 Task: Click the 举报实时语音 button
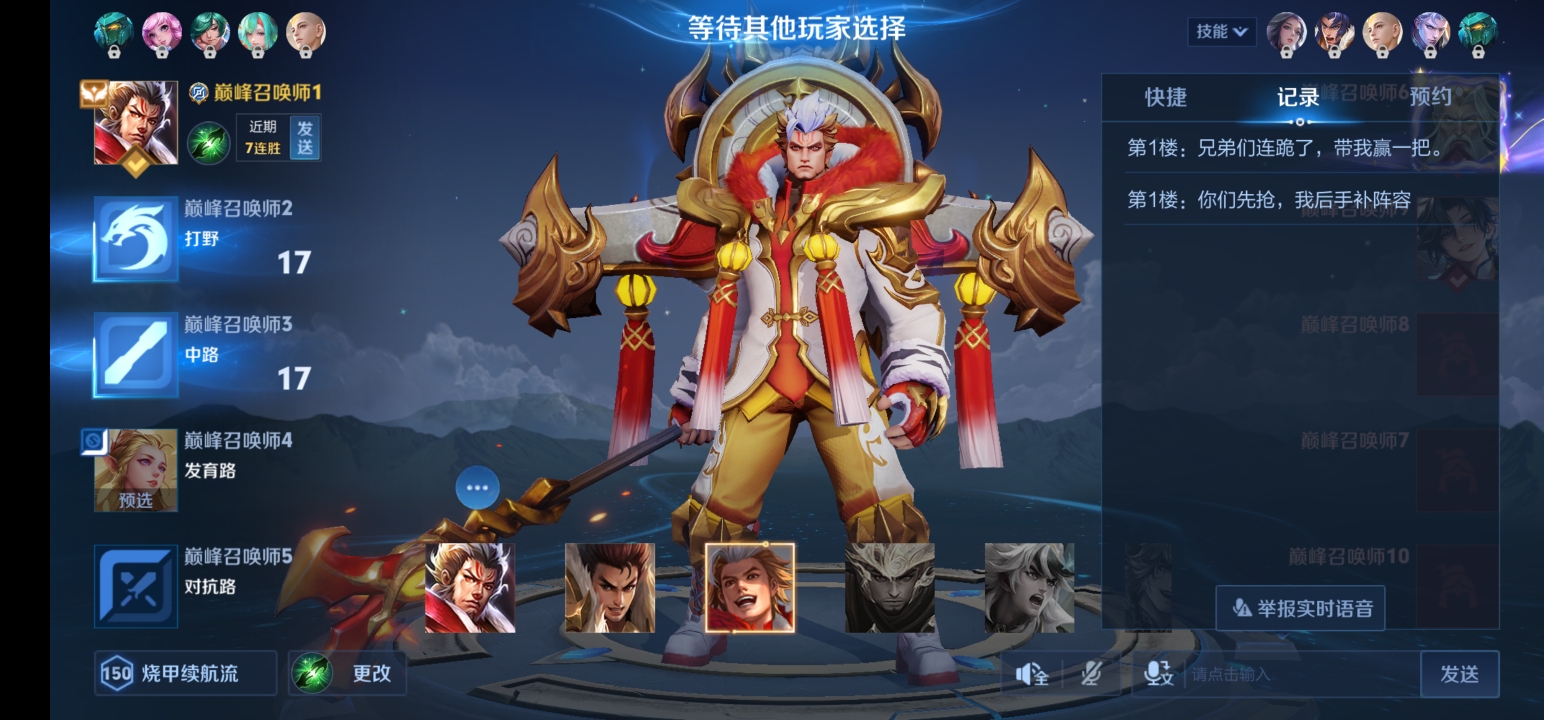point(1300,608)
